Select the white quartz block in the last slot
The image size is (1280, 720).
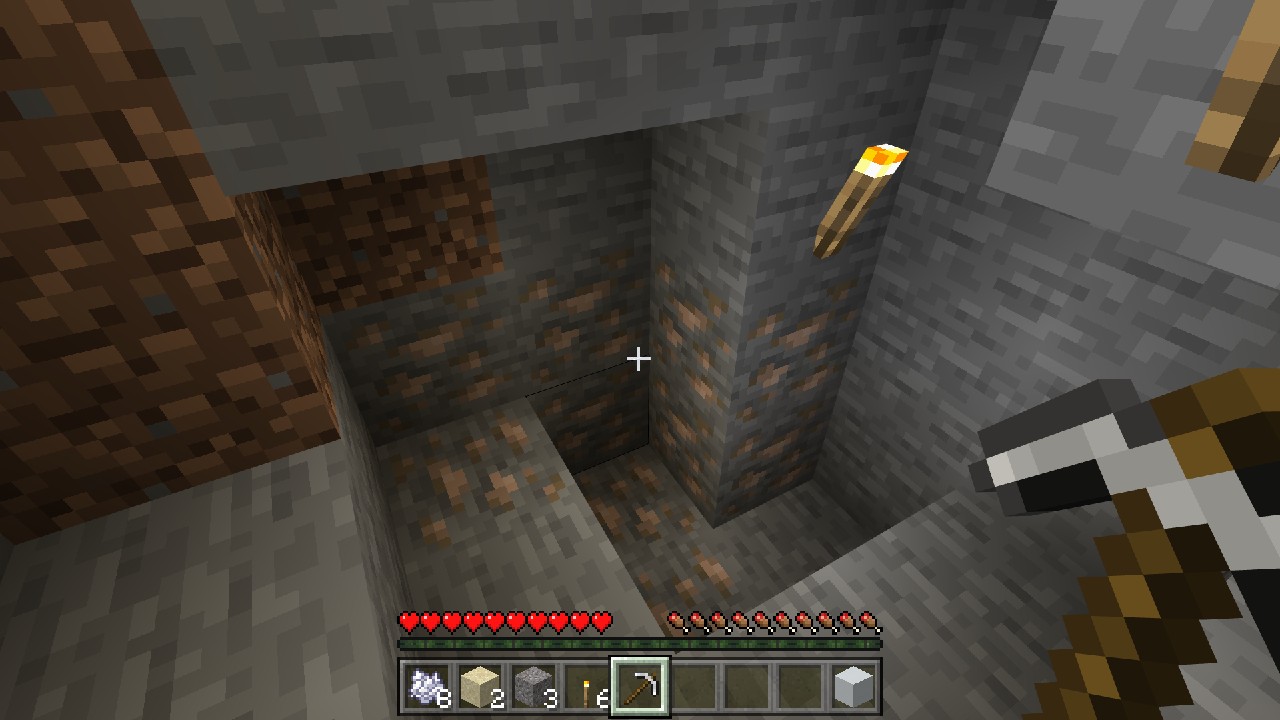[855, 687]
